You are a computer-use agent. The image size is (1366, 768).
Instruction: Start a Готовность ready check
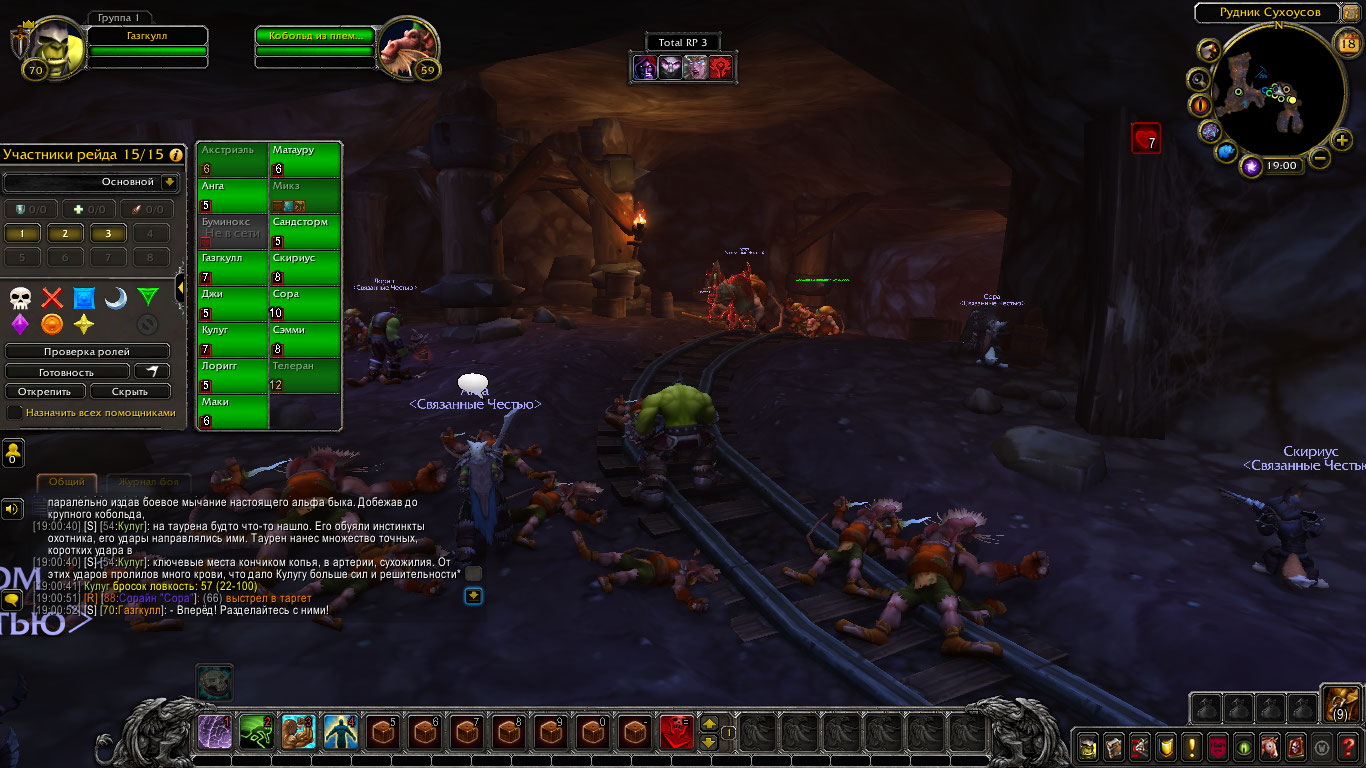click(x=68, y=372)
